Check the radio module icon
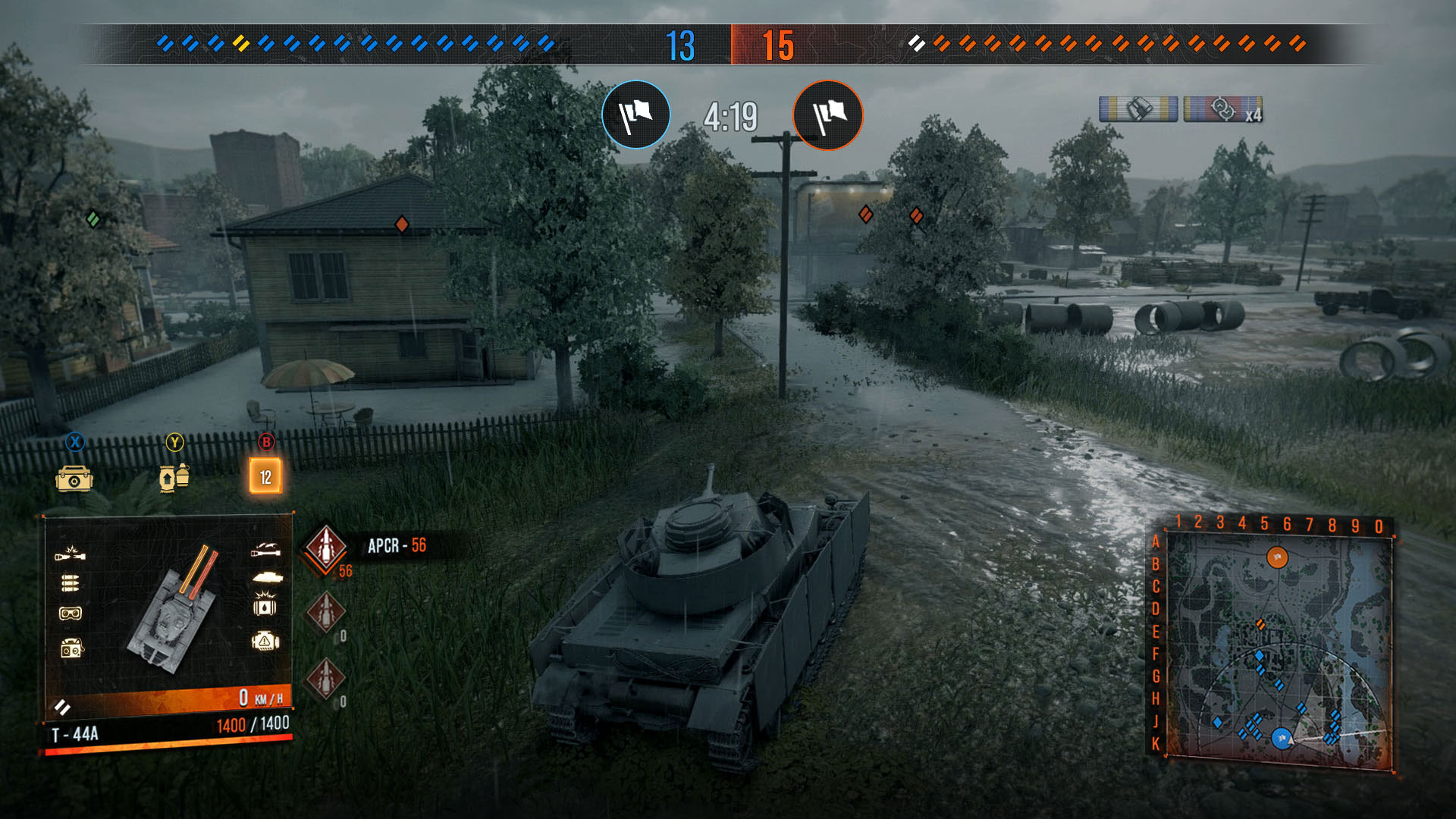The image size is (1456, 819). (x=71, y=648)
